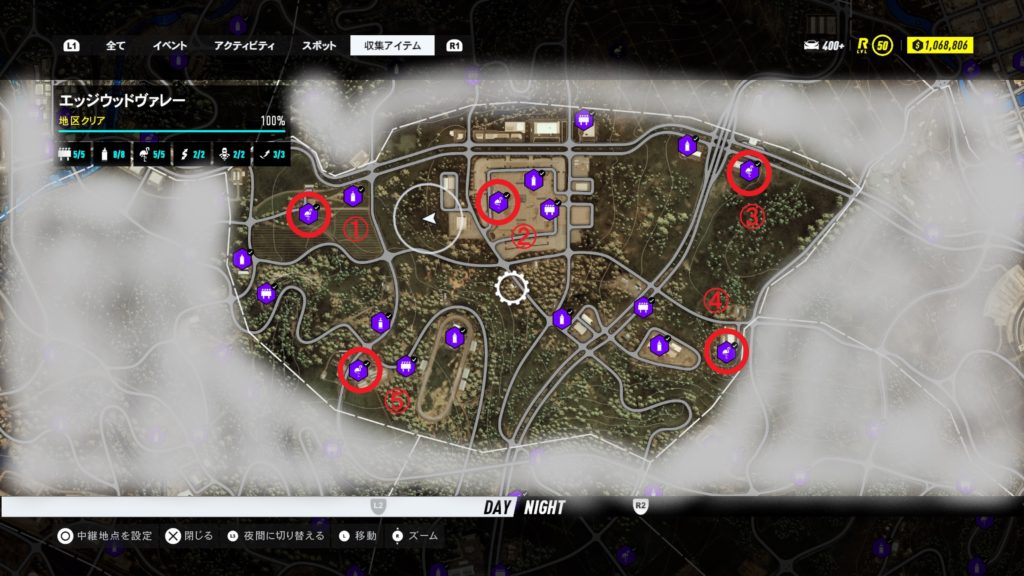The image size is (1024, 576).
Task: Select the collectible marker circled as ①
Action: (309, 214)
